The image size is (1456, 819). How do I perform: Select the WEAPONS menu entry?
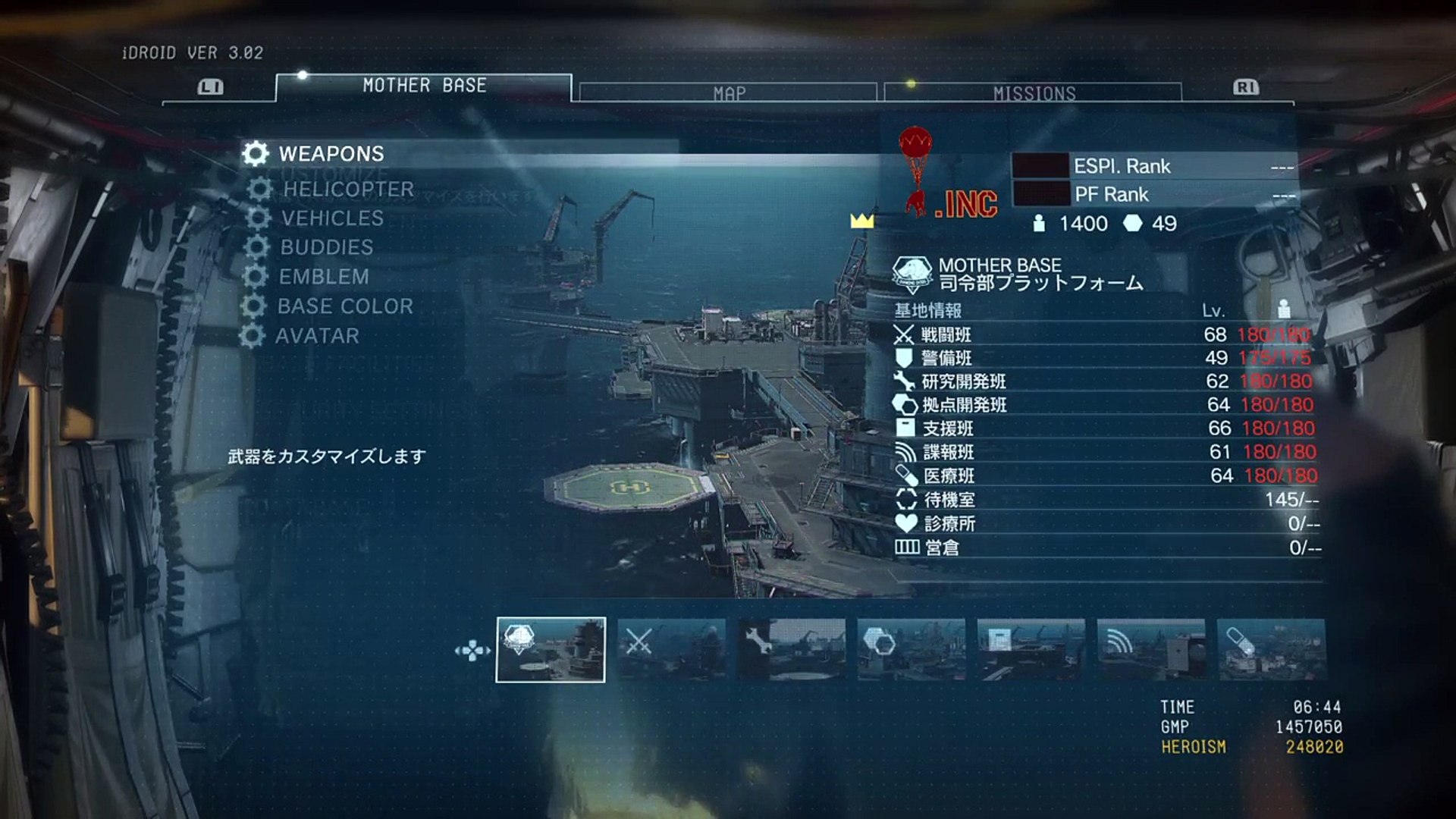click(x=331, y=154)
